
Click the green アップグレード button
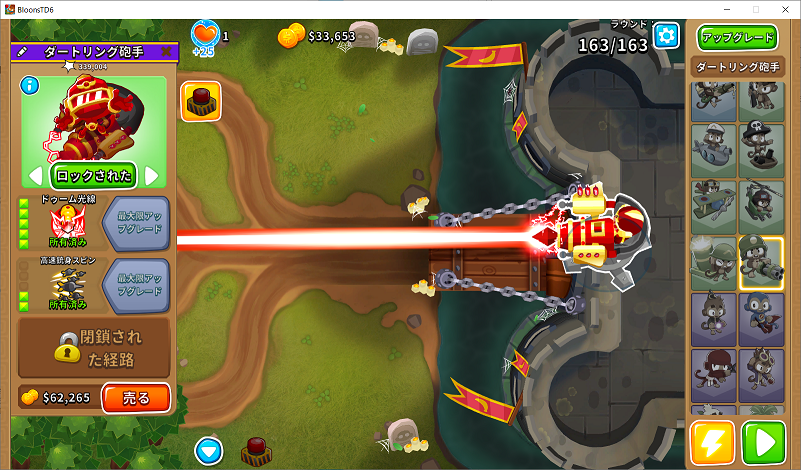pos(737,38)
